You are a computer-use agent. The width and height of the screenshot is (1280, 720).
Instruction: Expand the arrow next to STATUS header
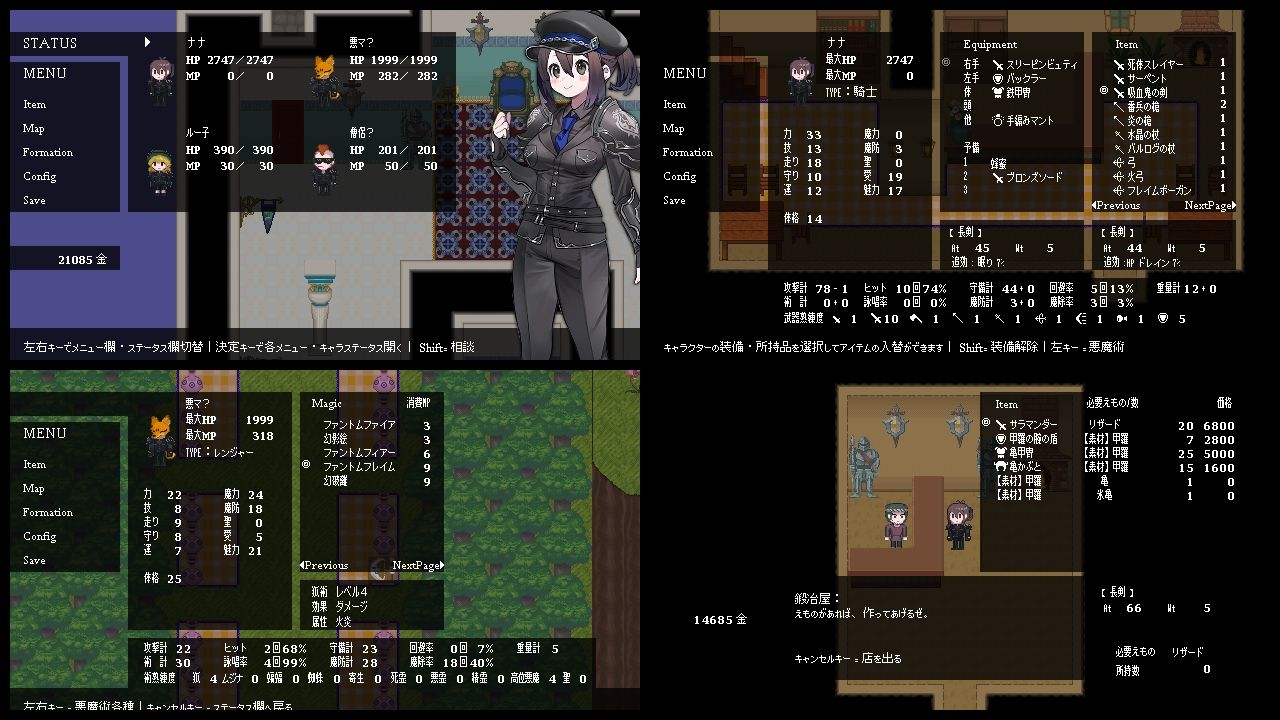[x=147, y=43]
